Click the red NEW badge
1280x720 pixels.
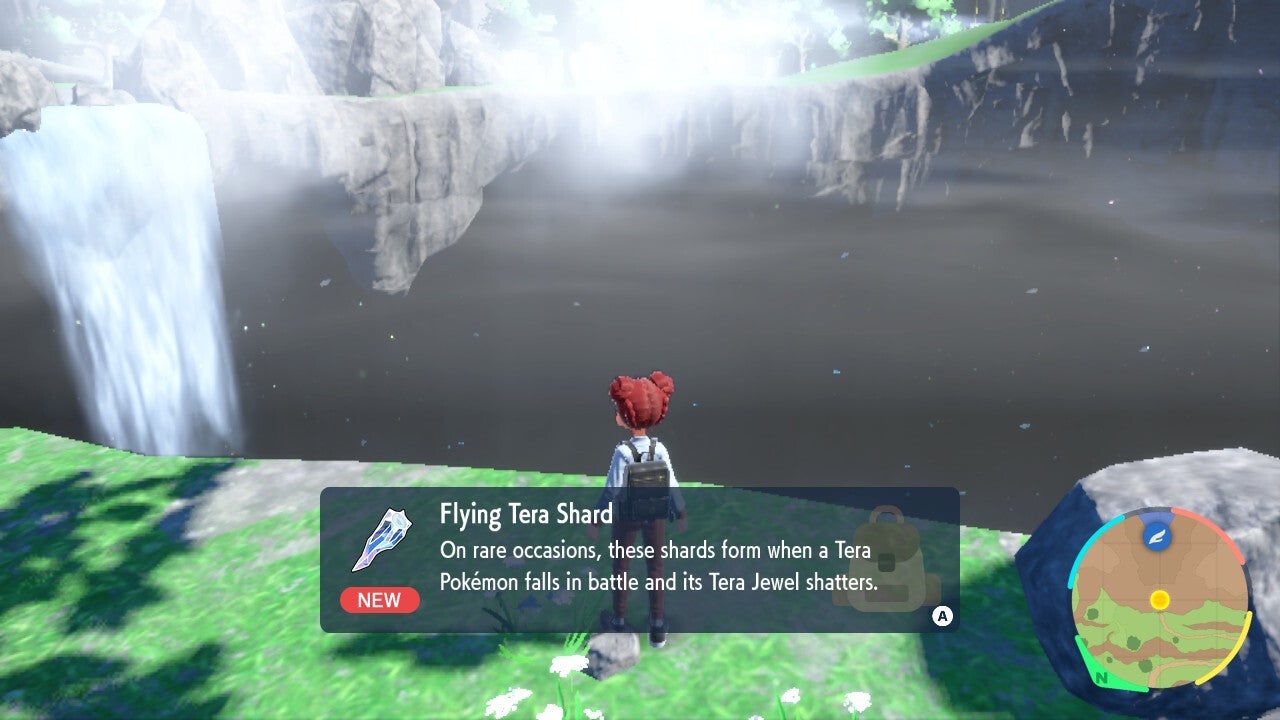[380, 600]
